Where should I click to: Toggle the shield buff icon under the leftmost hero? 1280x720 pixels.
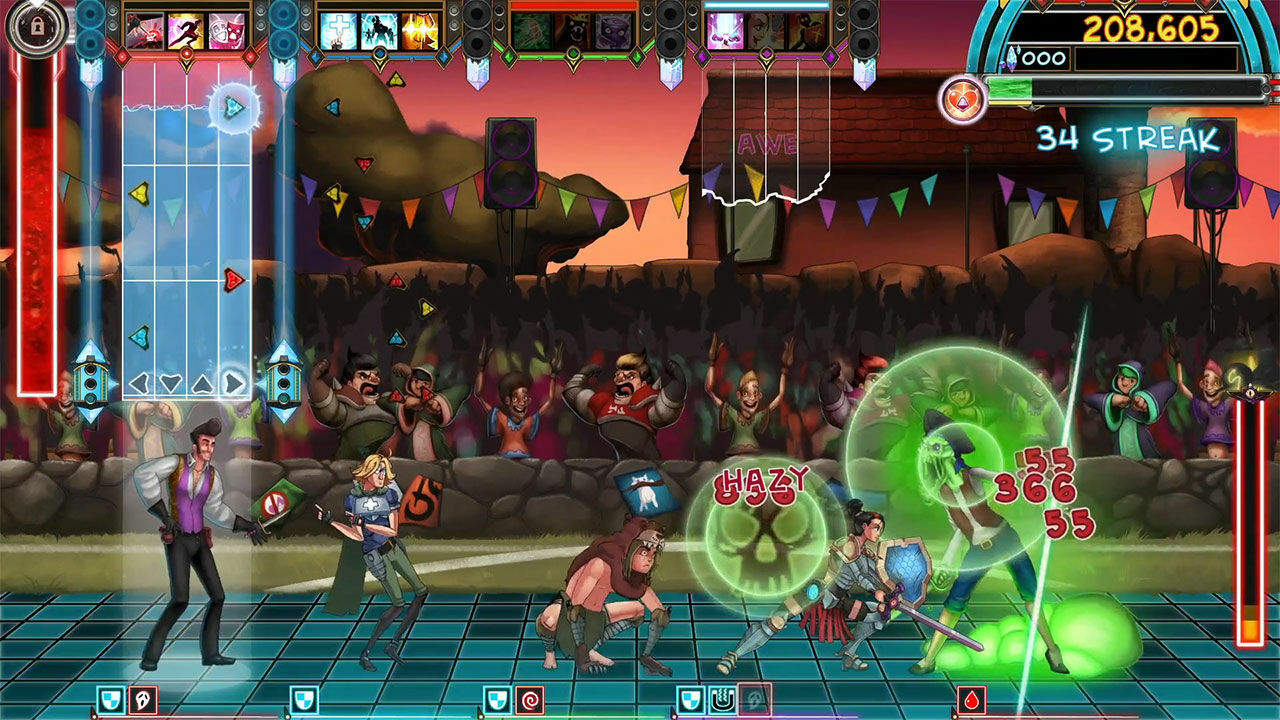click(110, 698)
